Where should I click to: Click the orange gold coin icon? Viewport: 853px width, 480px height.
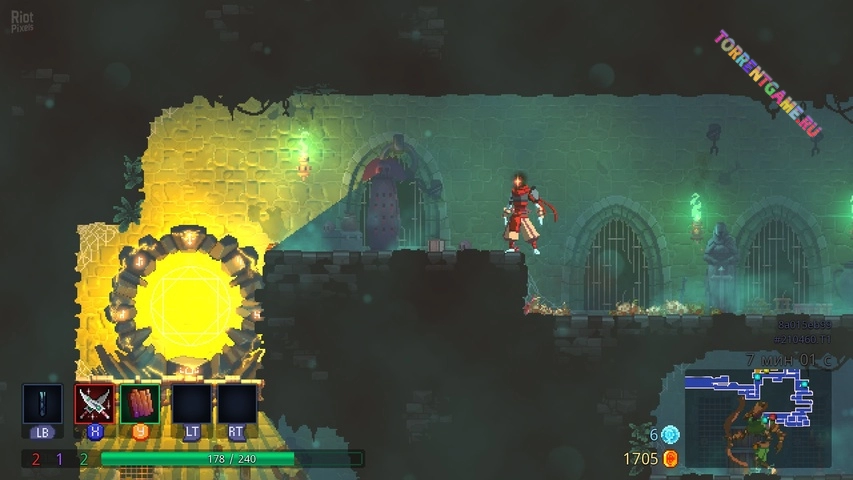[670, 458]
